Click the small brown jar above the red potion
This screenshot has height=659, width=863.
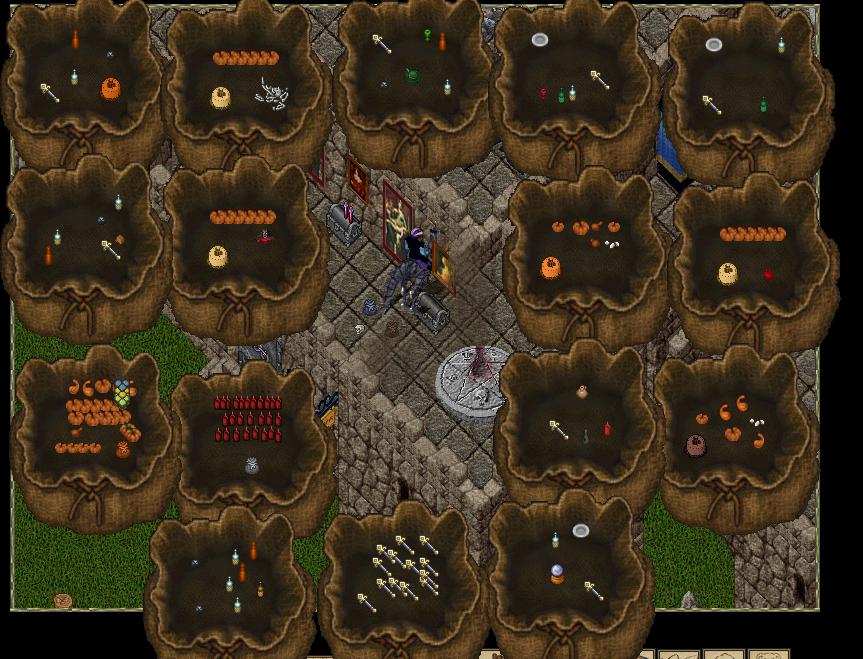(582, 393)
